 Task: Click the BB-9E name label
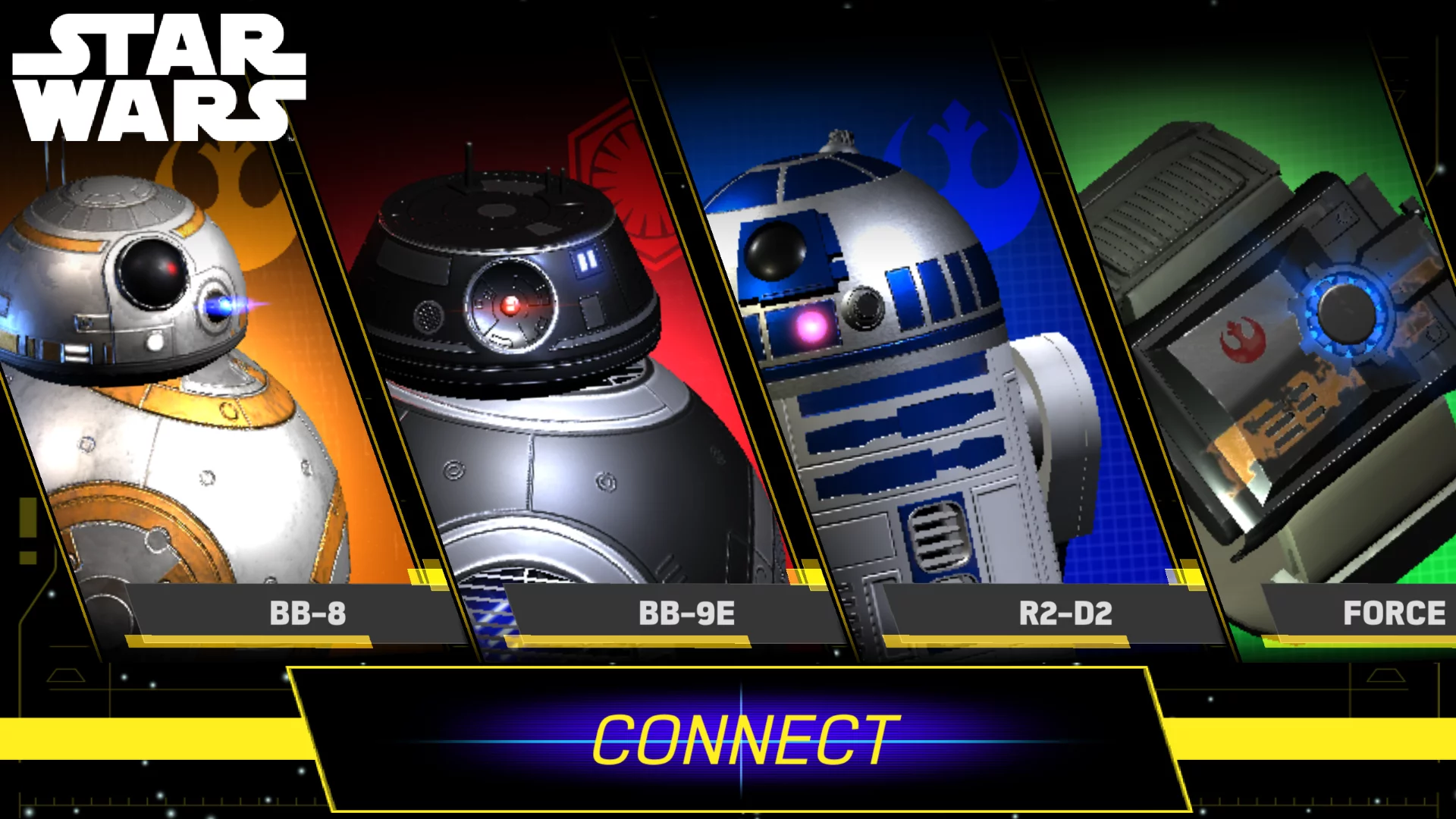click(689, 613)
